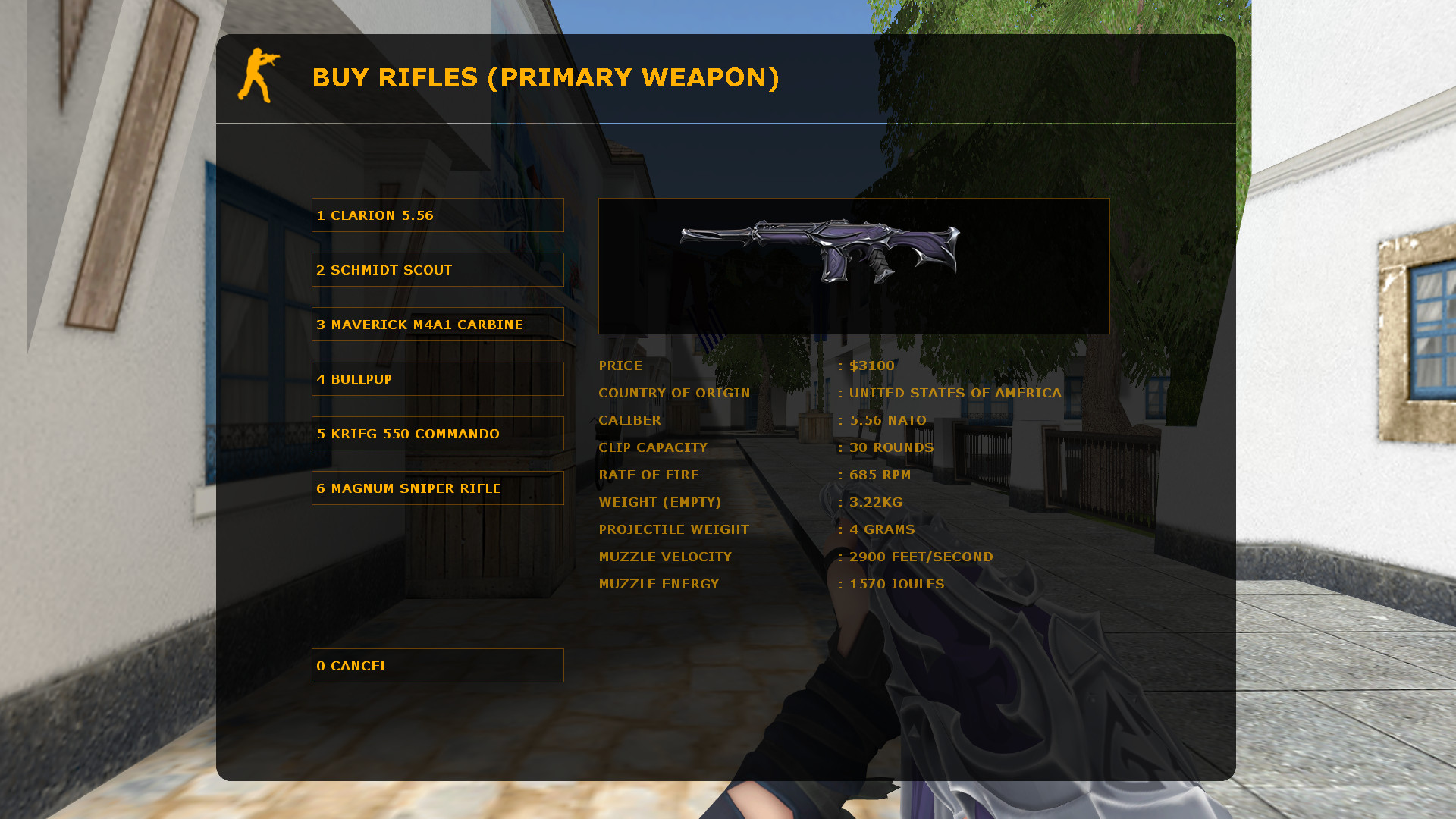Click the 30 ROUNDS clip capacity value
Screen dimensions: 1456x819
click(x=892, y=447)
